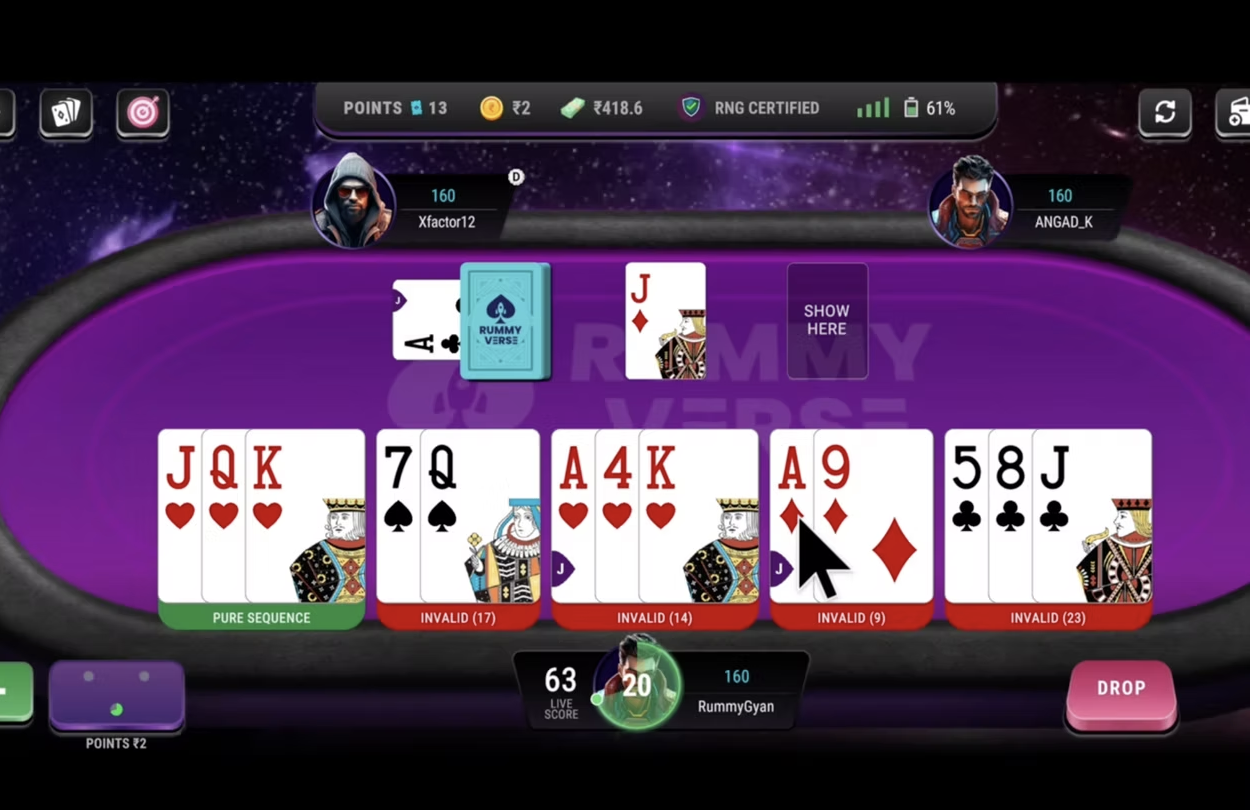
Task: Choose the 4 of Hearts card
Action: point(616,515)
